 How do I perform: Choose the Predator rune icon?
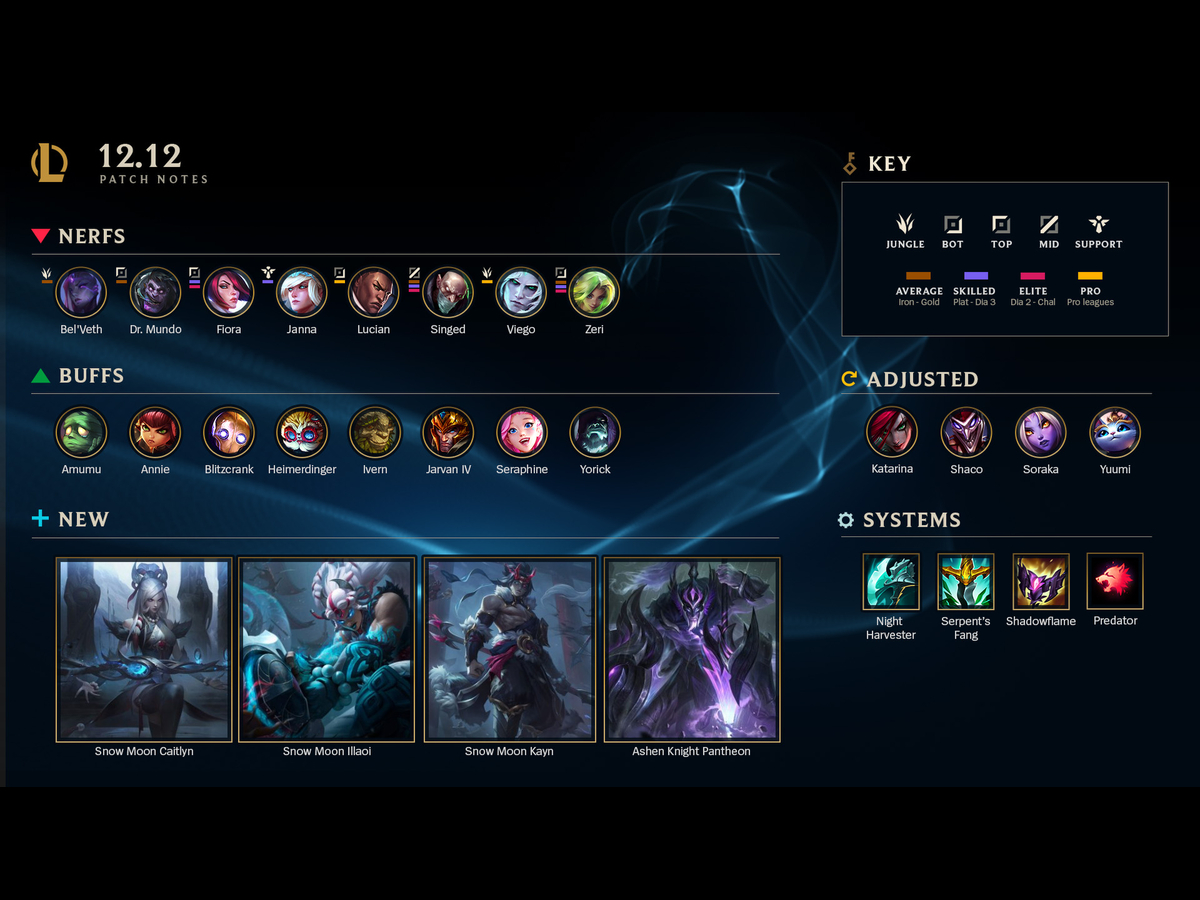pyautogui.click(x=1115, y=581)
